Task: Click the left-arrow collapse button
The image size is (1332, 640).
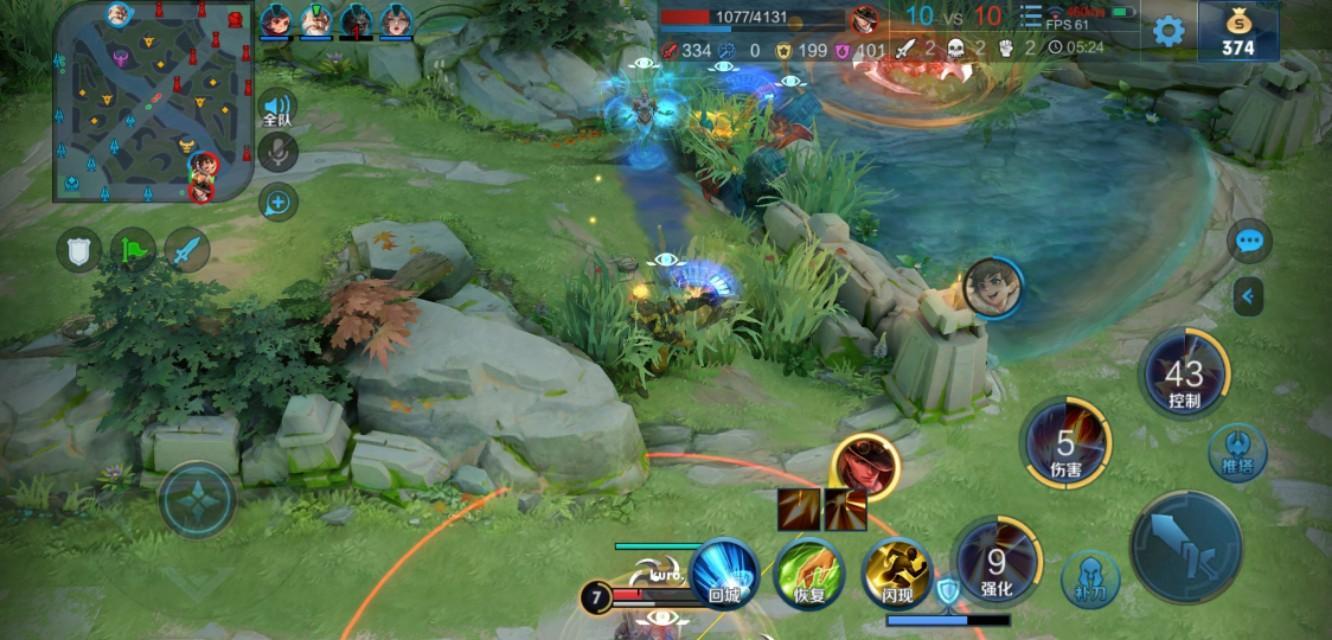Action: (x=1248, y=296)
